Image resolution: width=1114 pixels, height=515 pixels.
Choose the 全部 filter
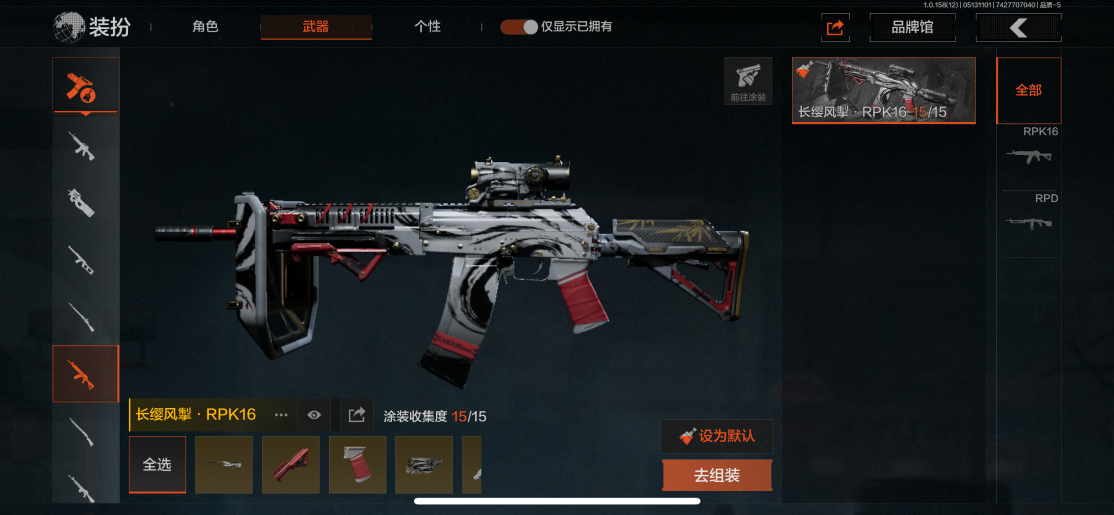pos(1028,90)
